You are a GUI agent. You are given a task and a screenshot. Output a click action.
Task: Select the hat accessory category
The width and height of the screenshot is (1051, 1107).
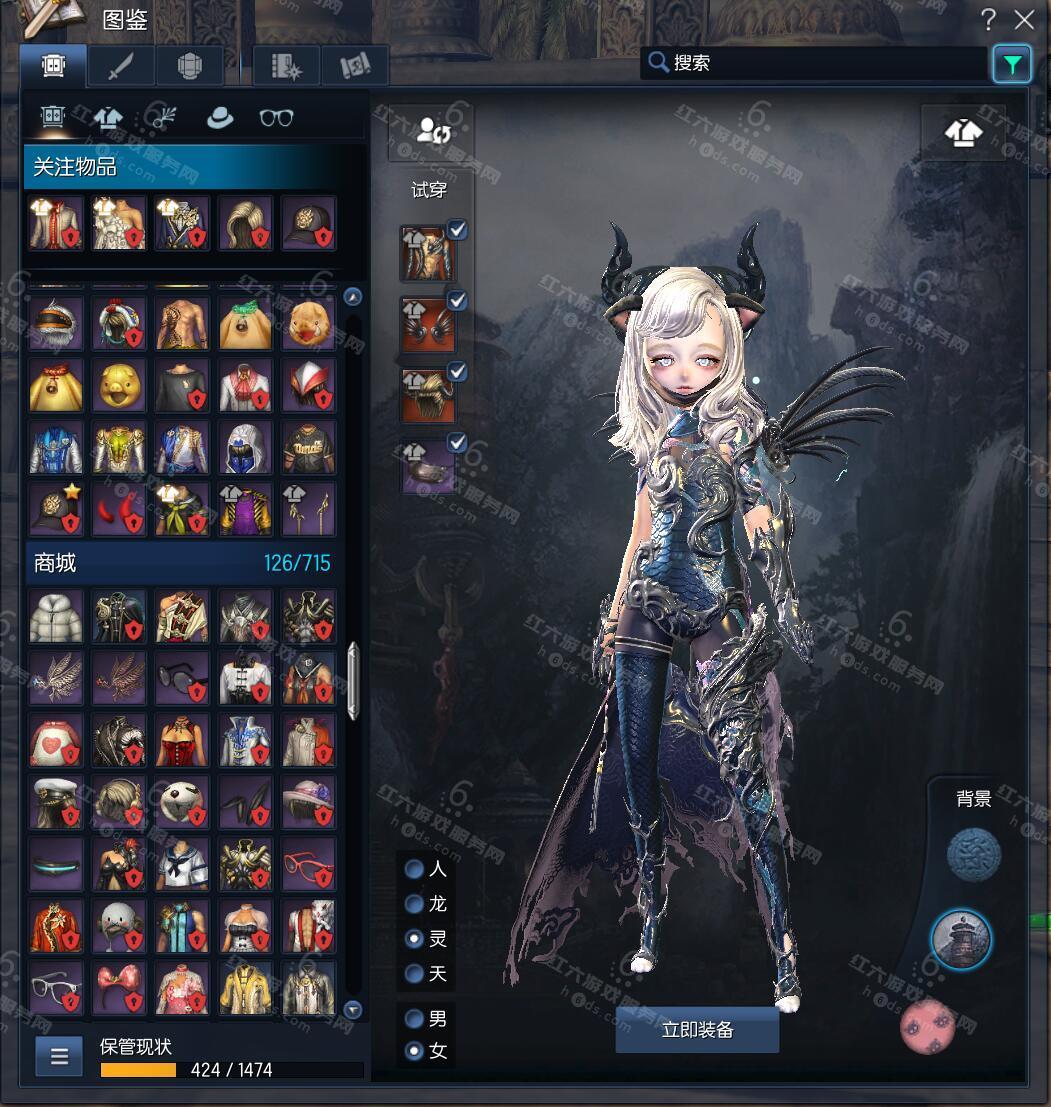219,118
